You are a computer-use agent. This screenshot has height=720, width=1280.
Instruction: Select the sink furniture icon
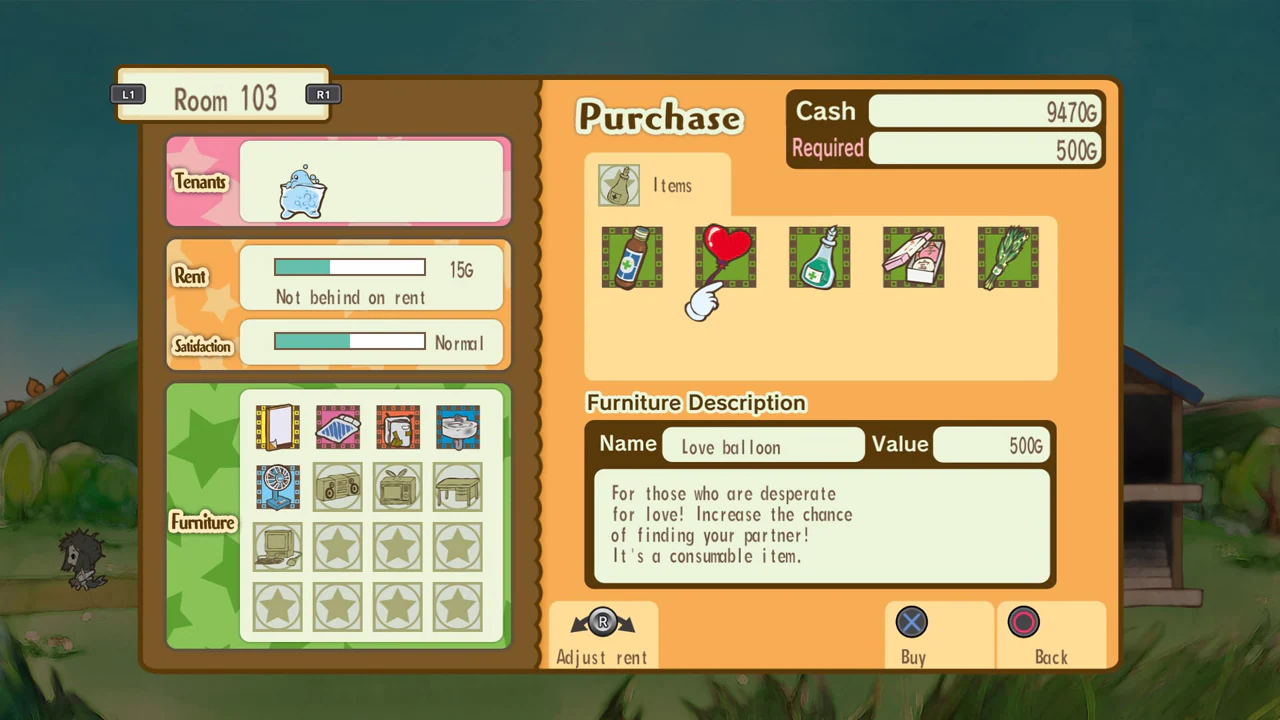[x=457, y=428]
